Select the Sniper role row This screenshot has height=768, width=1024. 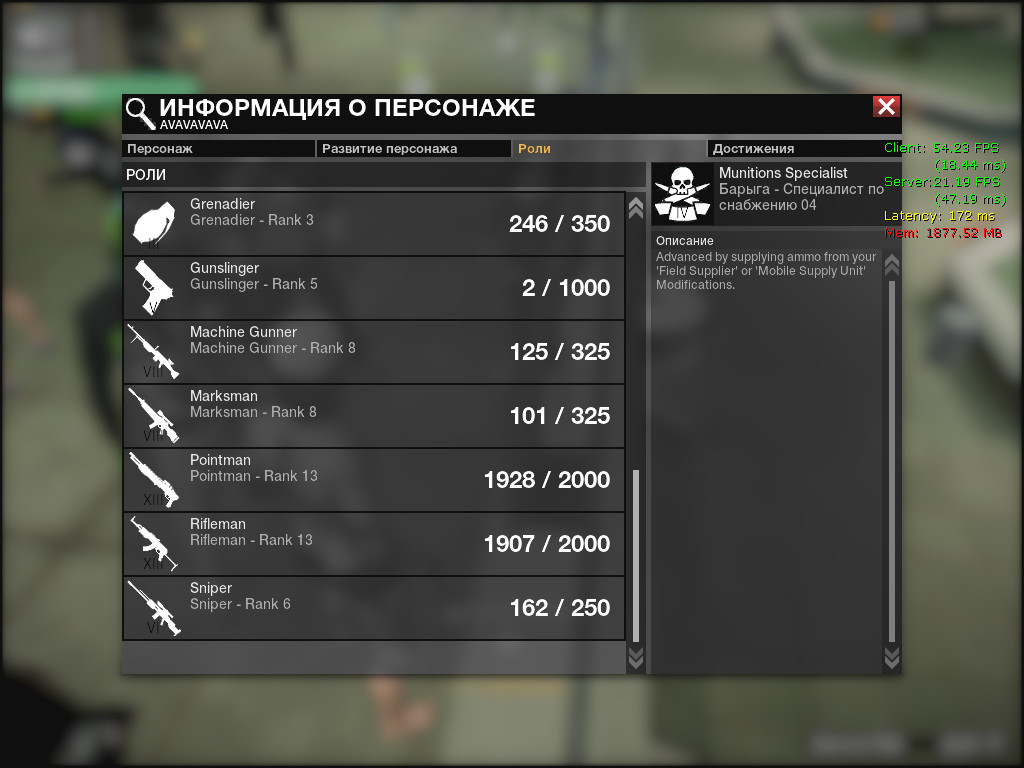click(x=374, y=608)
